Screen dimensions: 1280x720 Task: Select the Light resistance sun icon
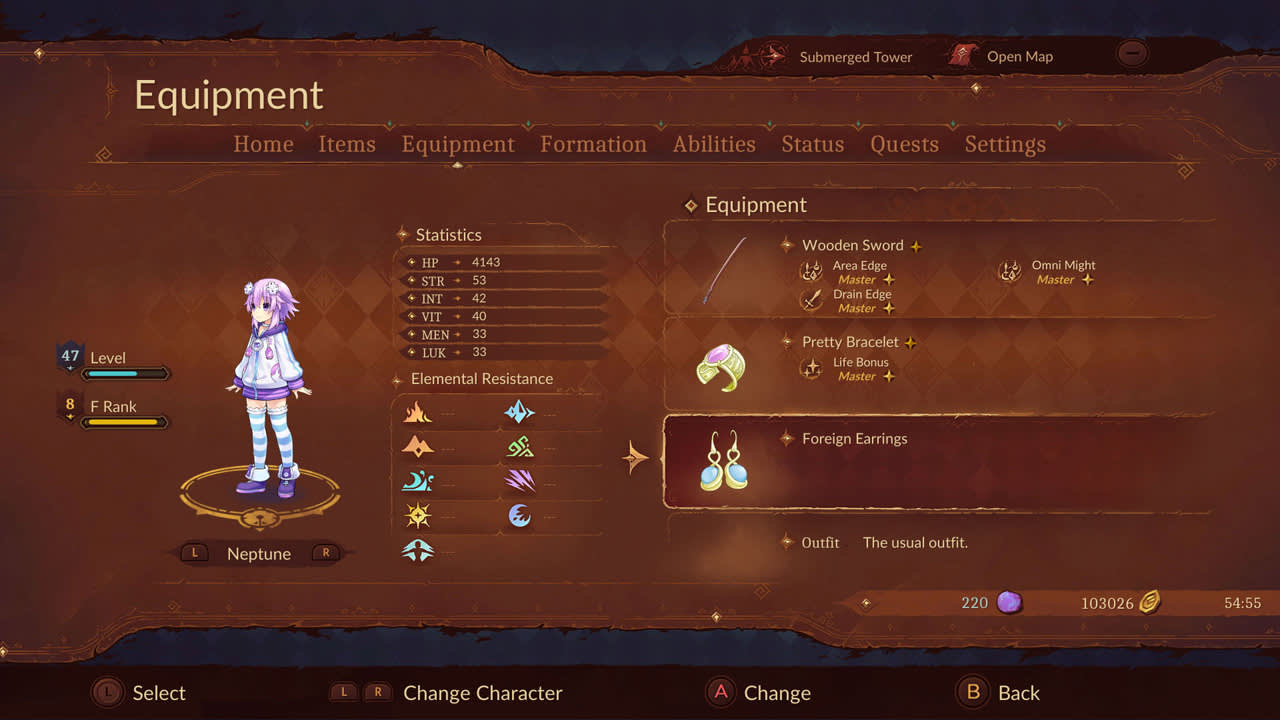coord(418,514)
